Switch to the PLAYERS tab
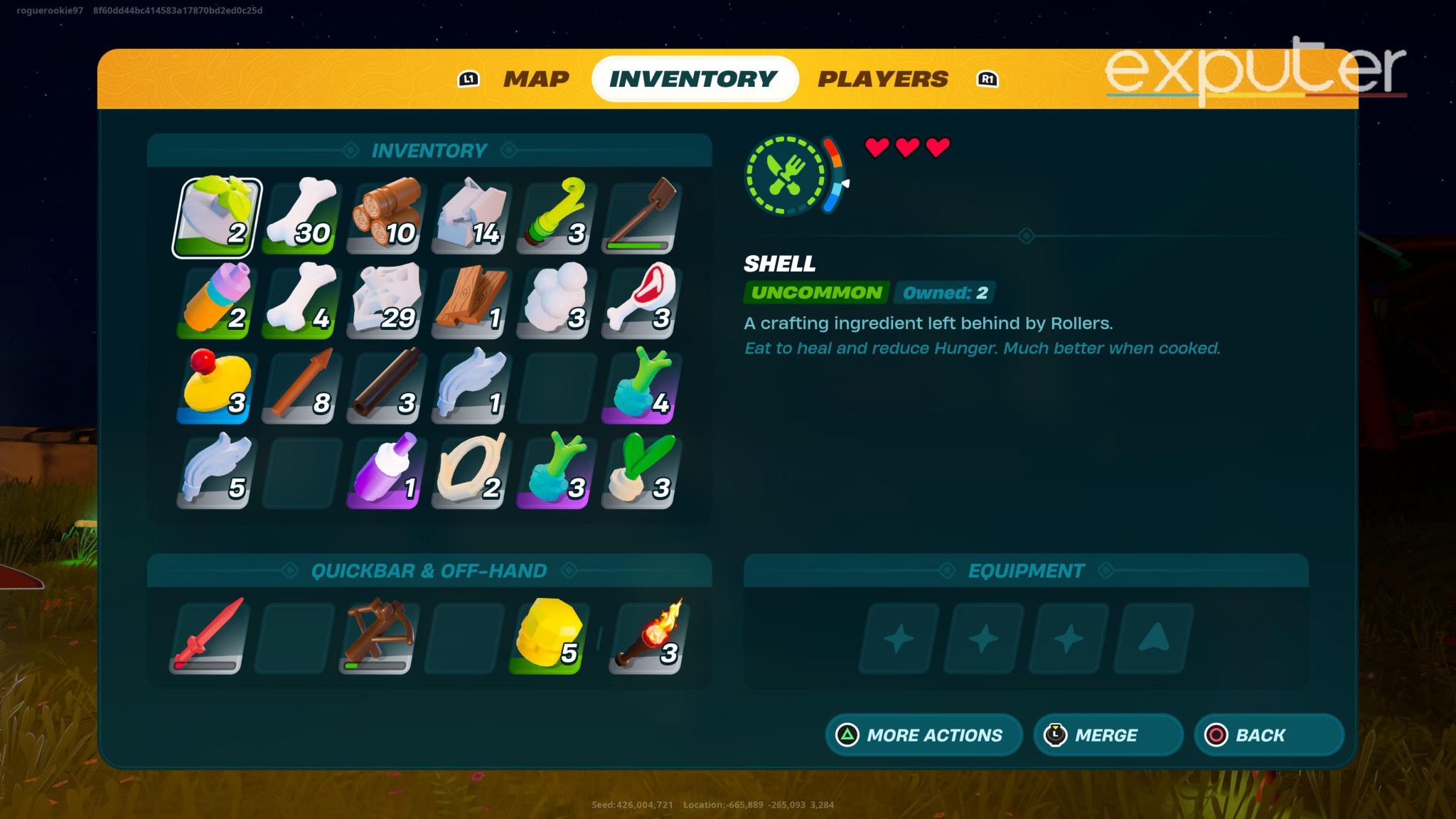1456x819 pixels. pyautogui.click(x=883, y=78)
